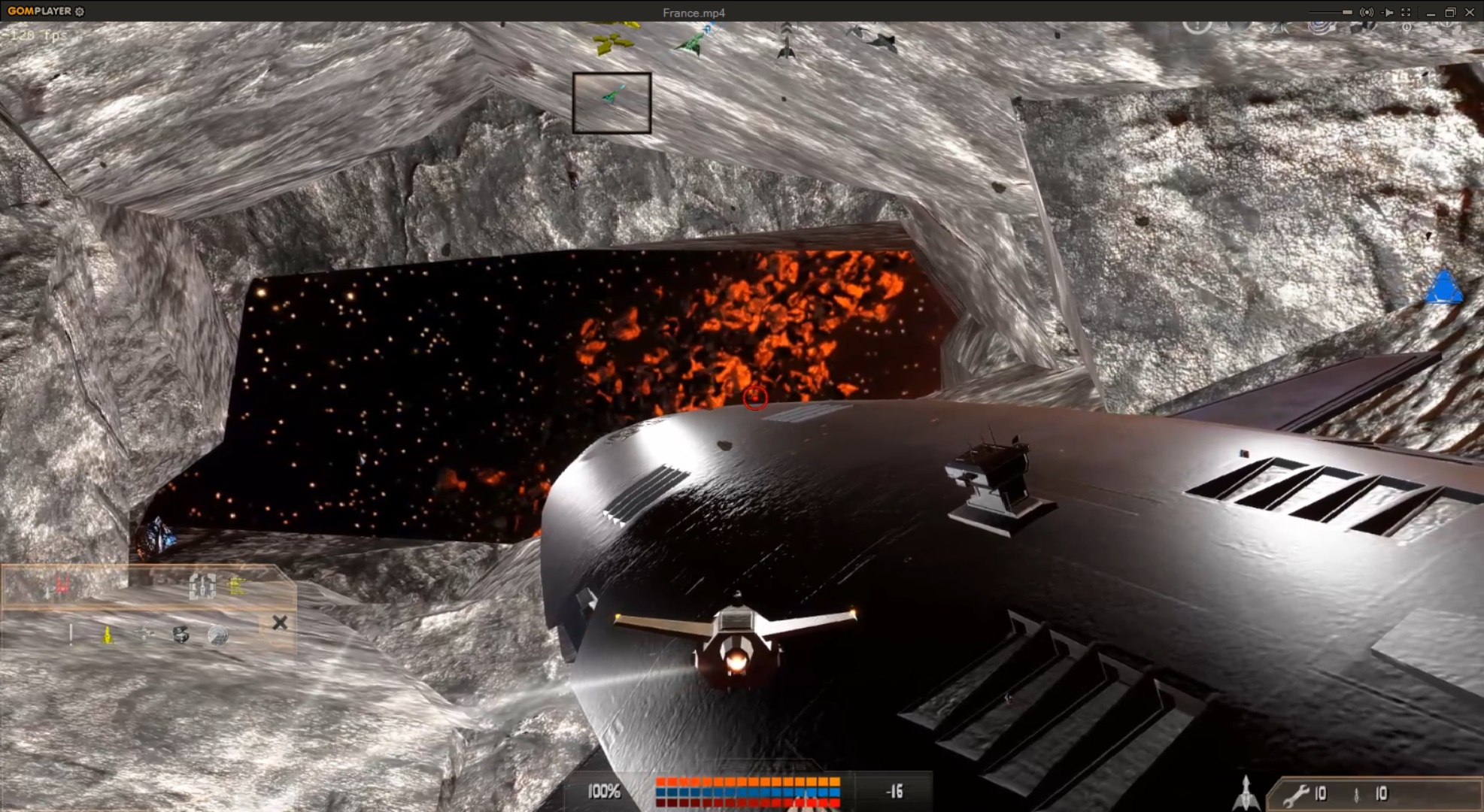
Task: Open the wrench repair icon
Action: point(1297,794)
